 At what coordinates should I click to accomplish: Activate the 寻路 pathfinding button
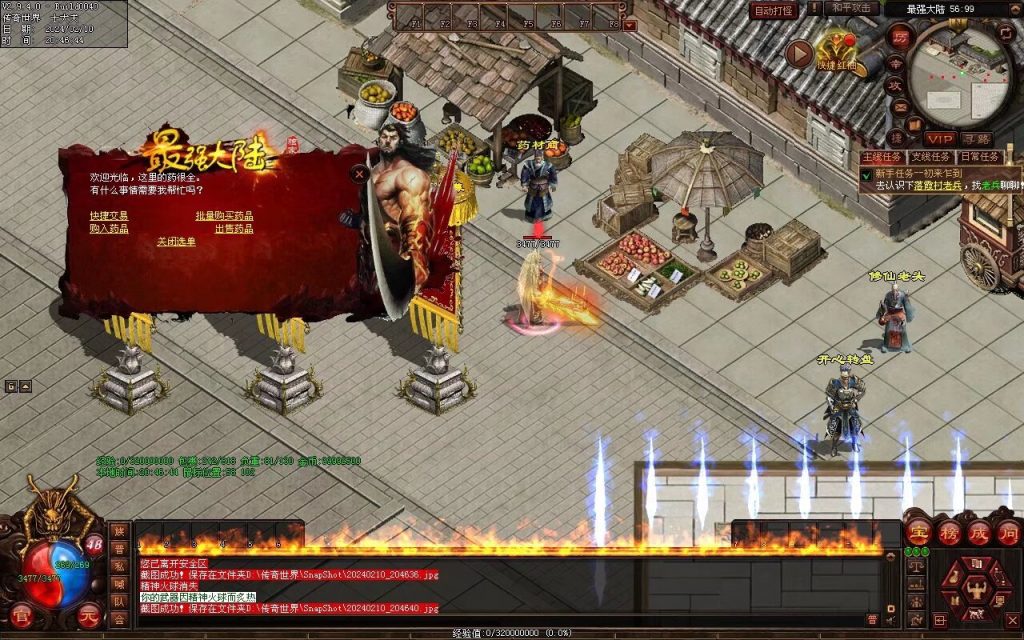tap(977, 138)
